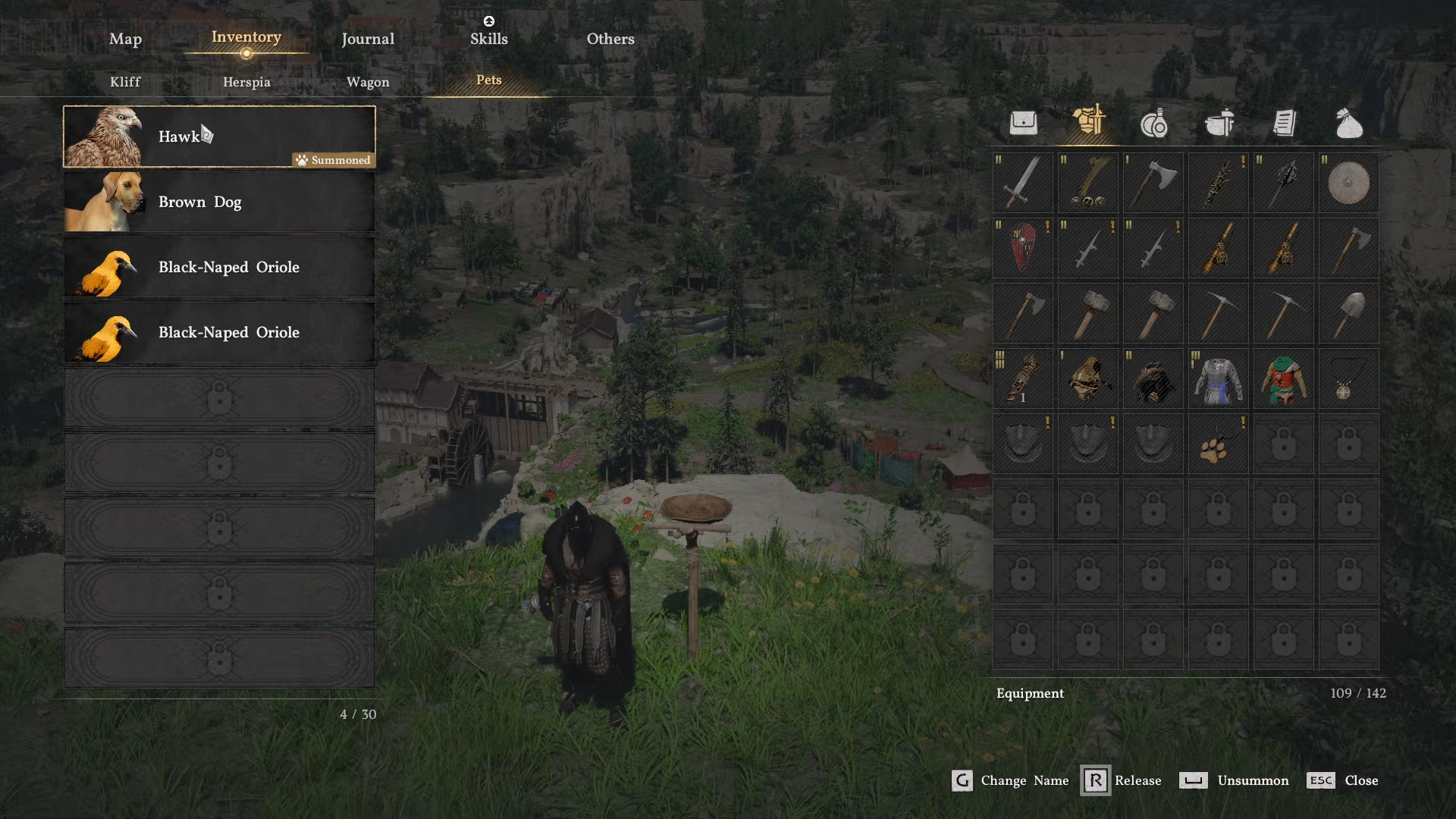Choose the Brown Dog pet
The width and height of the screenshot is (1456, 819).
(219, 202)
